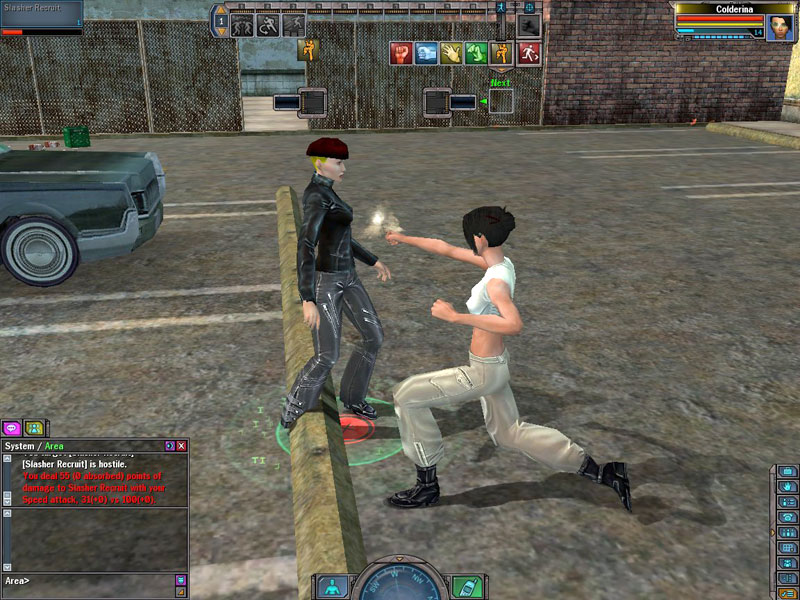This screenshot has height=600, width=800.
Task: Activate the green grab tactic icon
Action: click(477, 53)
